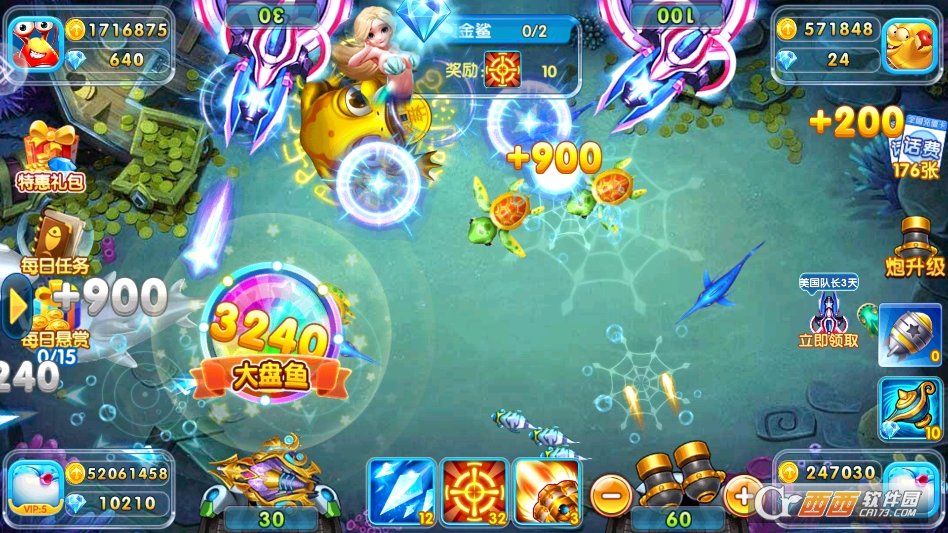
Task: Open the 炮升级 cannon upgrade
Action: point(914,246)
